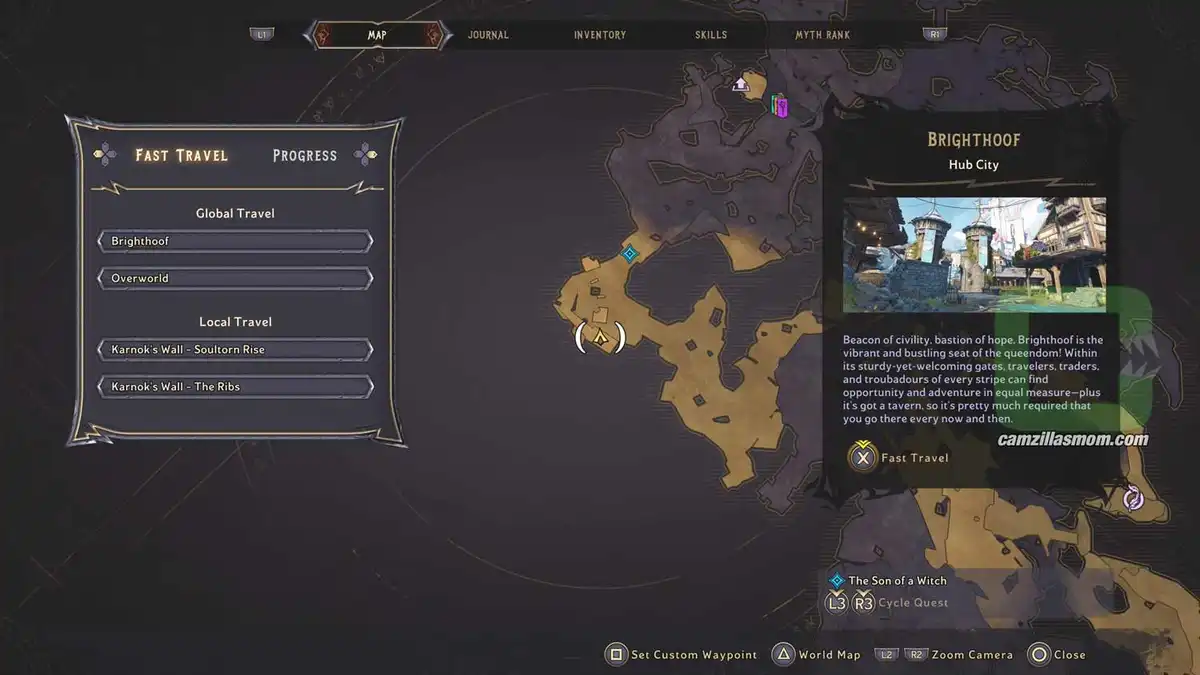Image resolution: width=1200 pixels, height=675 pixels.
Task: Click the house-shaped map marker
Action: (741, 84)
